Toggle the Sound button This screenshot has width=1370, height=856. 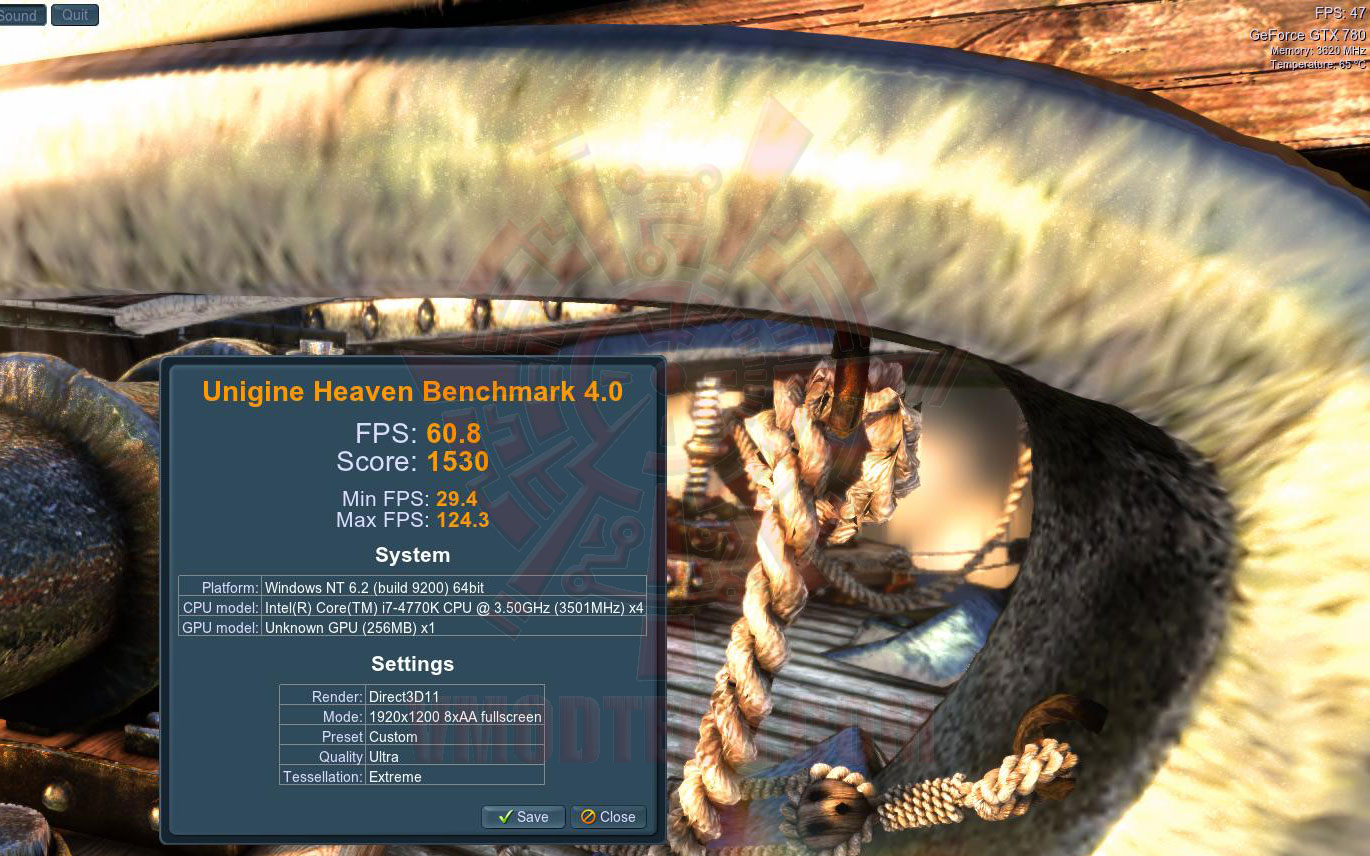point(20,15)
